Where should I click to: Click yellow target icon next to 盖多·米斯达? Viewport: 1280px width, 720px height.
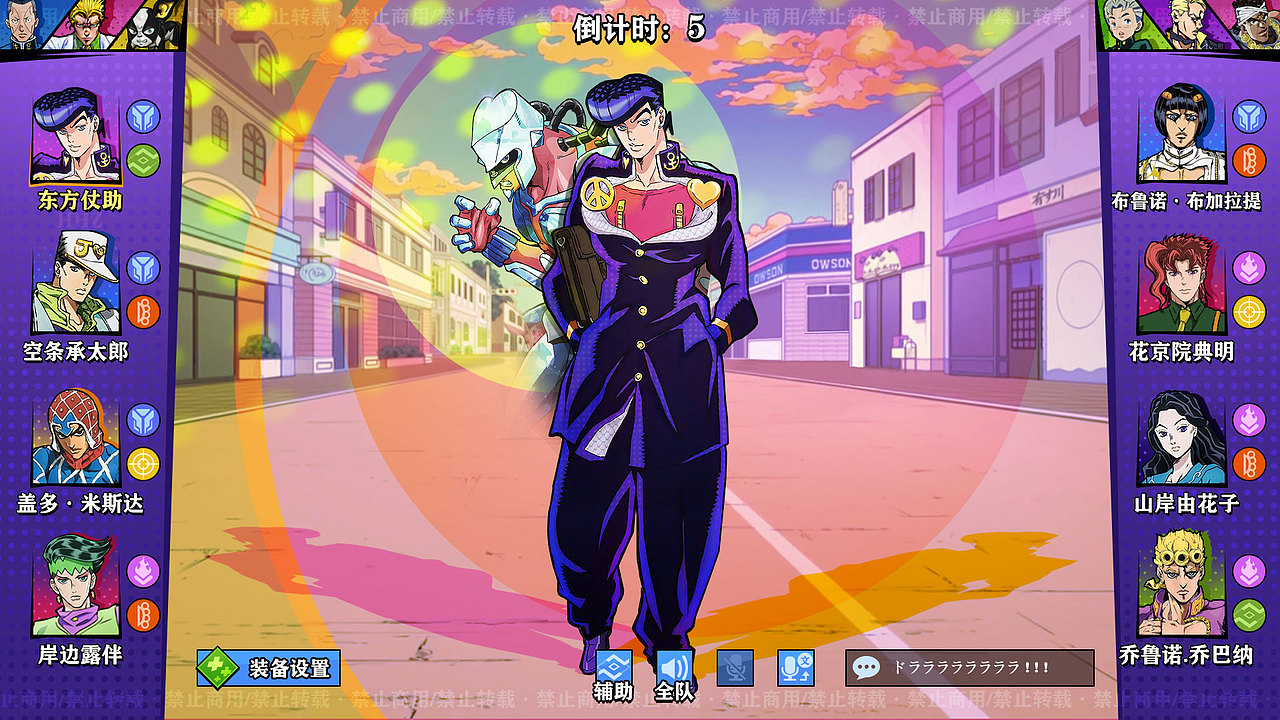click(x=142, y=461)
